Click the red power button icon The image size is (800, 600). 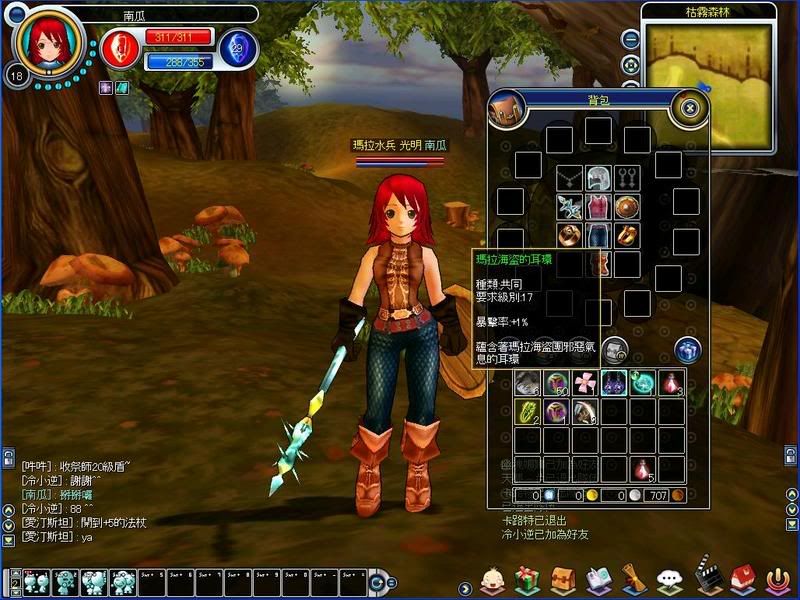coord(777,578)
